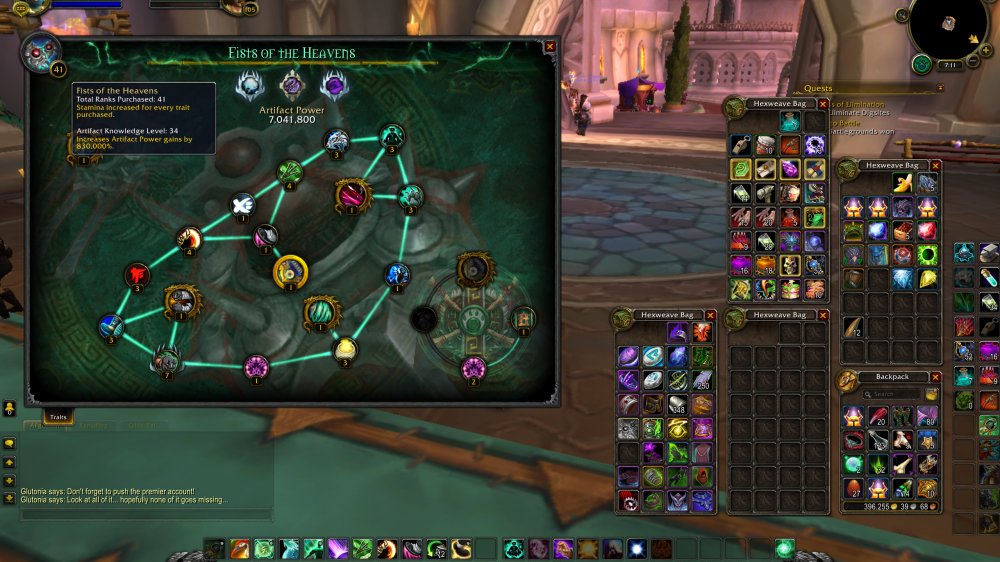The height and width of the screenshot is (562, 1000).
Task: Select the white X-shaped artifact trait
Action: (x=243, y=206)
